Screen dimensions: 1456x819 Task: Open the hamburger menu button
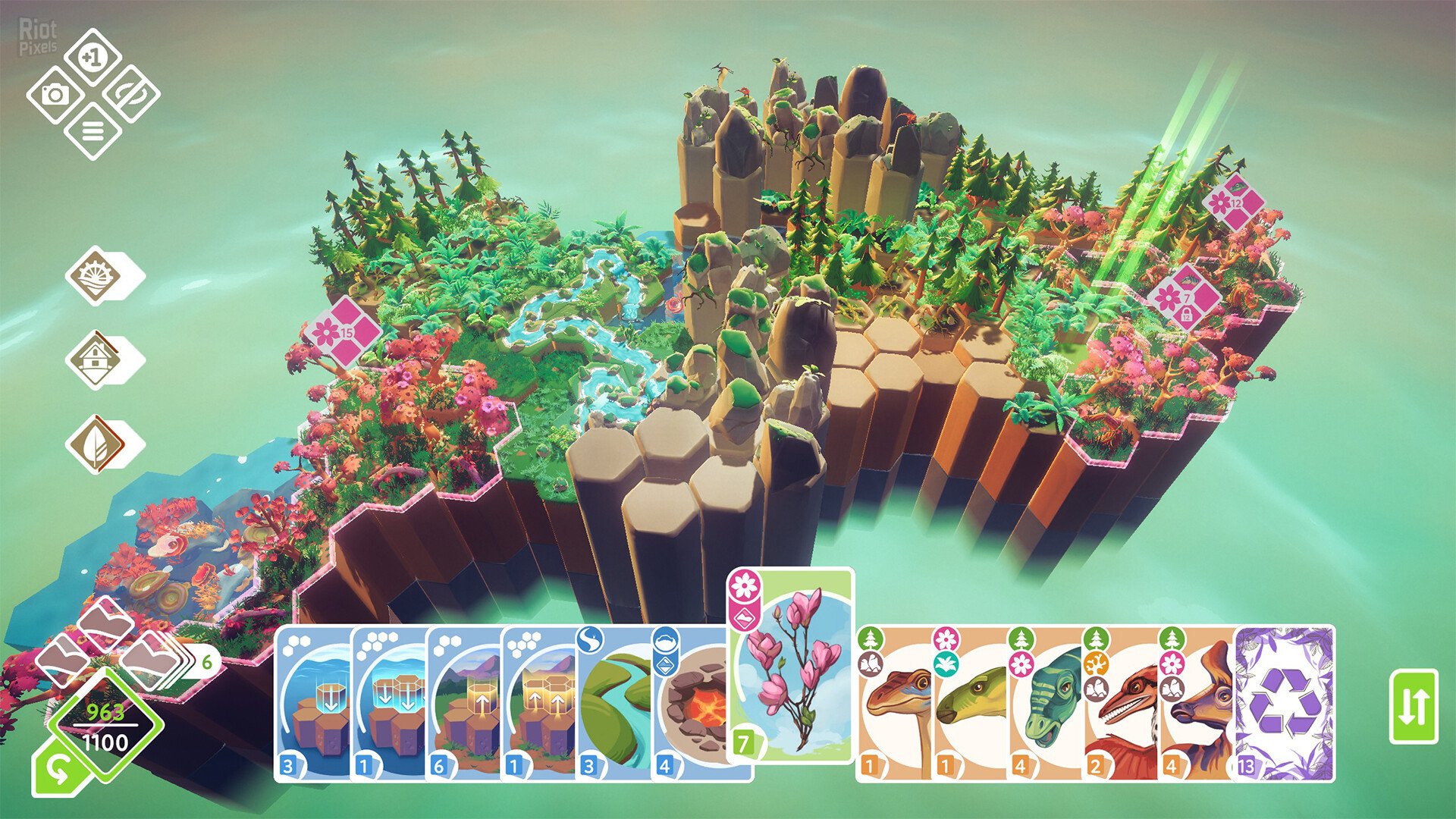pyautogui.click(x=93, y=132)
